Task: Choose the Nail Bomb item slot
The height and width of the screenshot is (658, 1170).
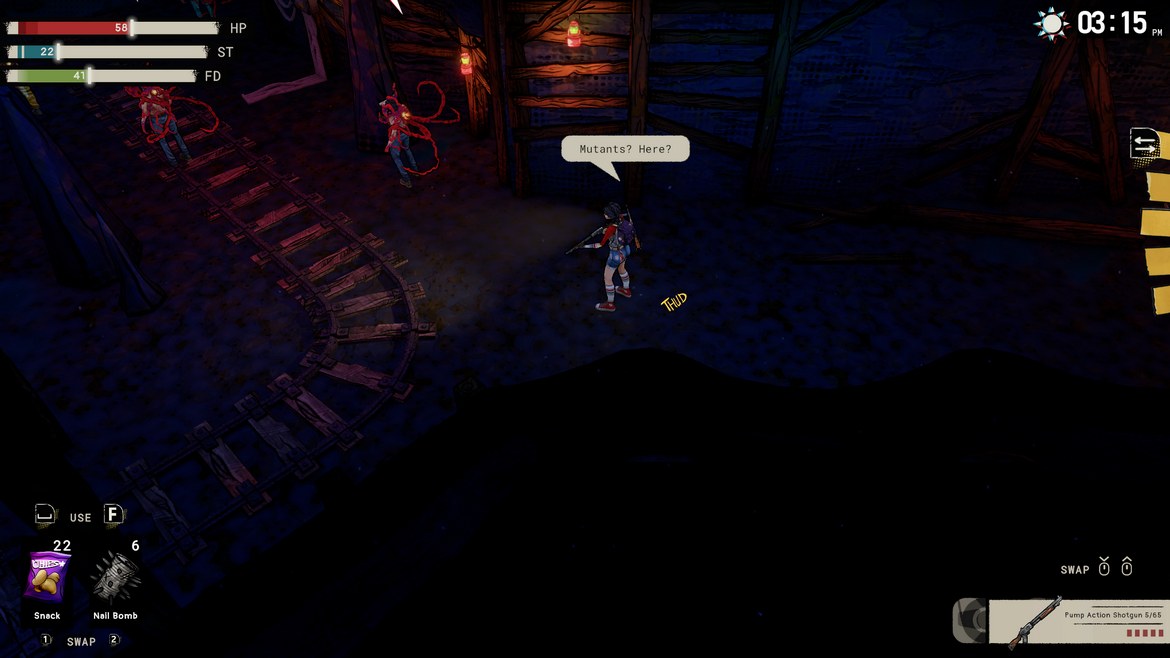Action: coord(115,578)
